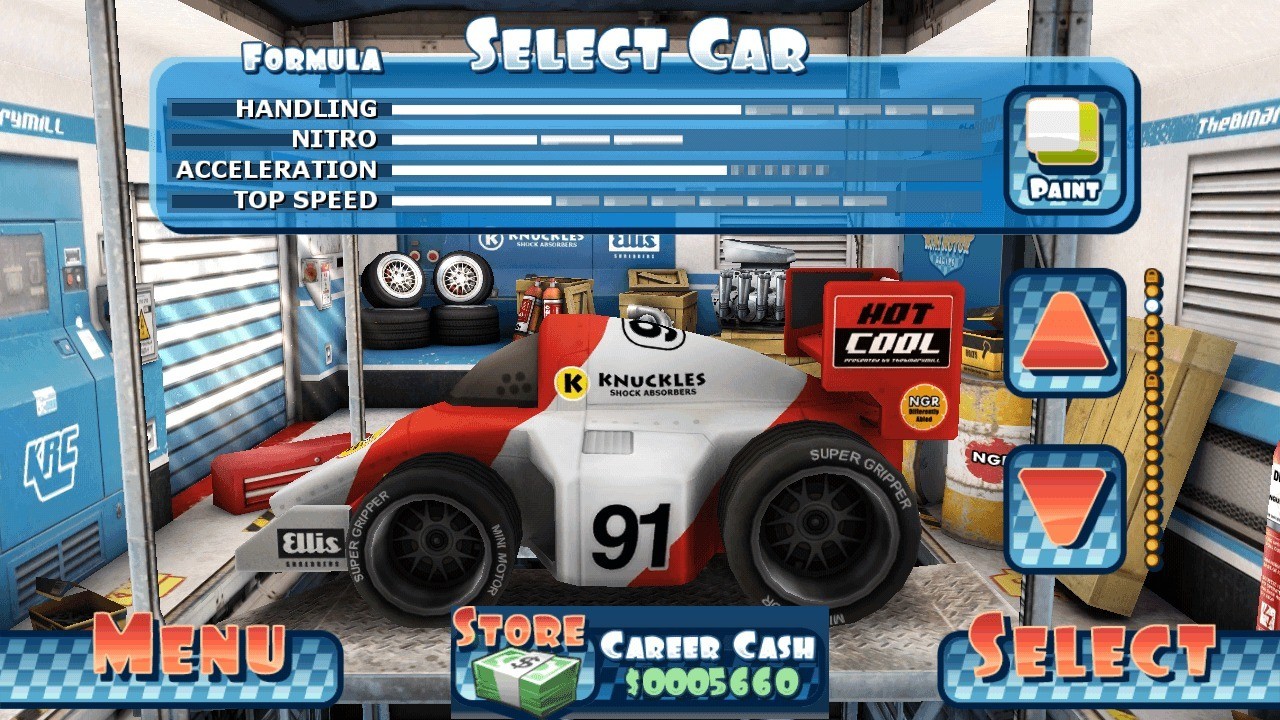Click the red up arrow button

pos(1064,333)
